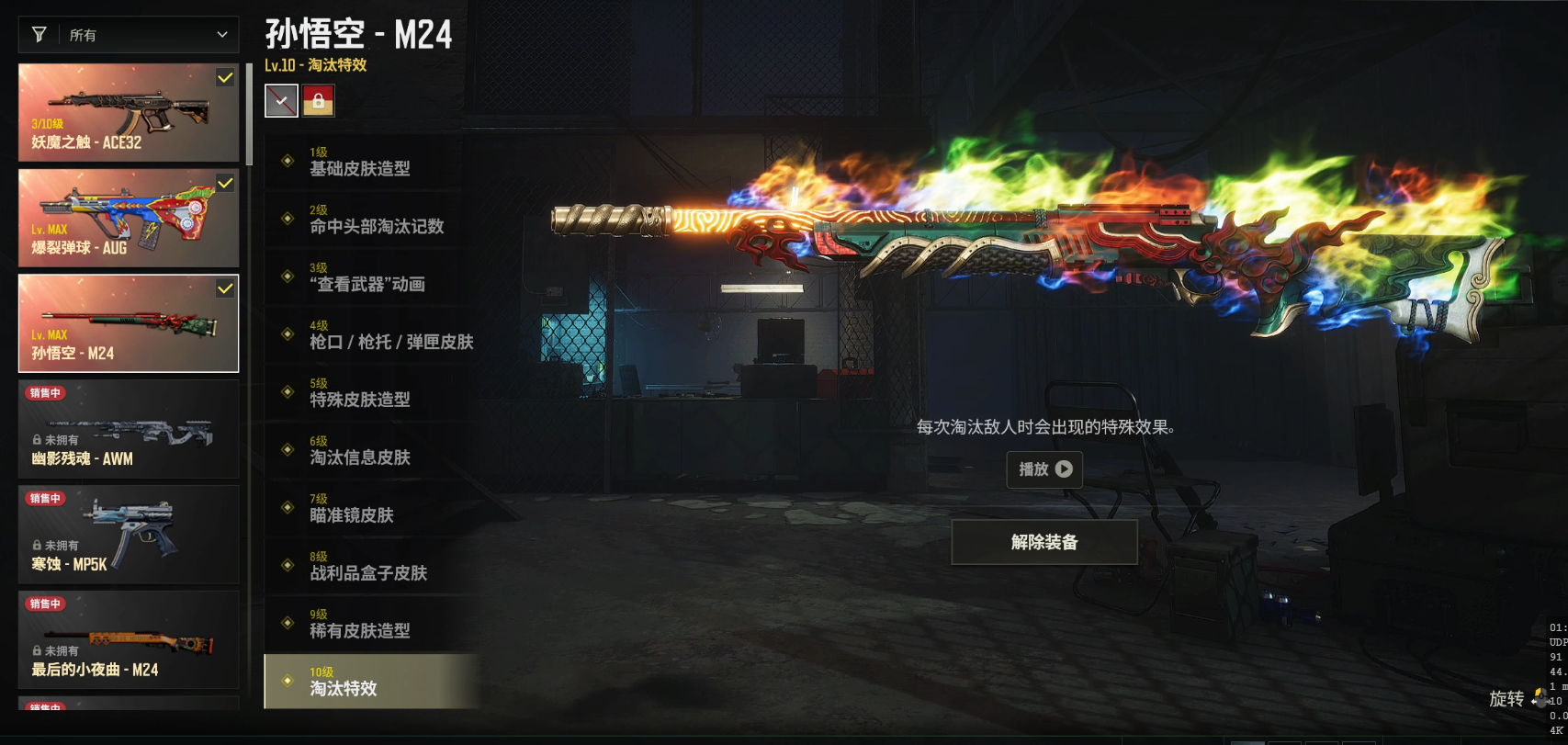Choose level 2 命中头部淘汰记数
Image resolution: width=1568 pixels, height=745 pixels.
[x=372, y=220]
